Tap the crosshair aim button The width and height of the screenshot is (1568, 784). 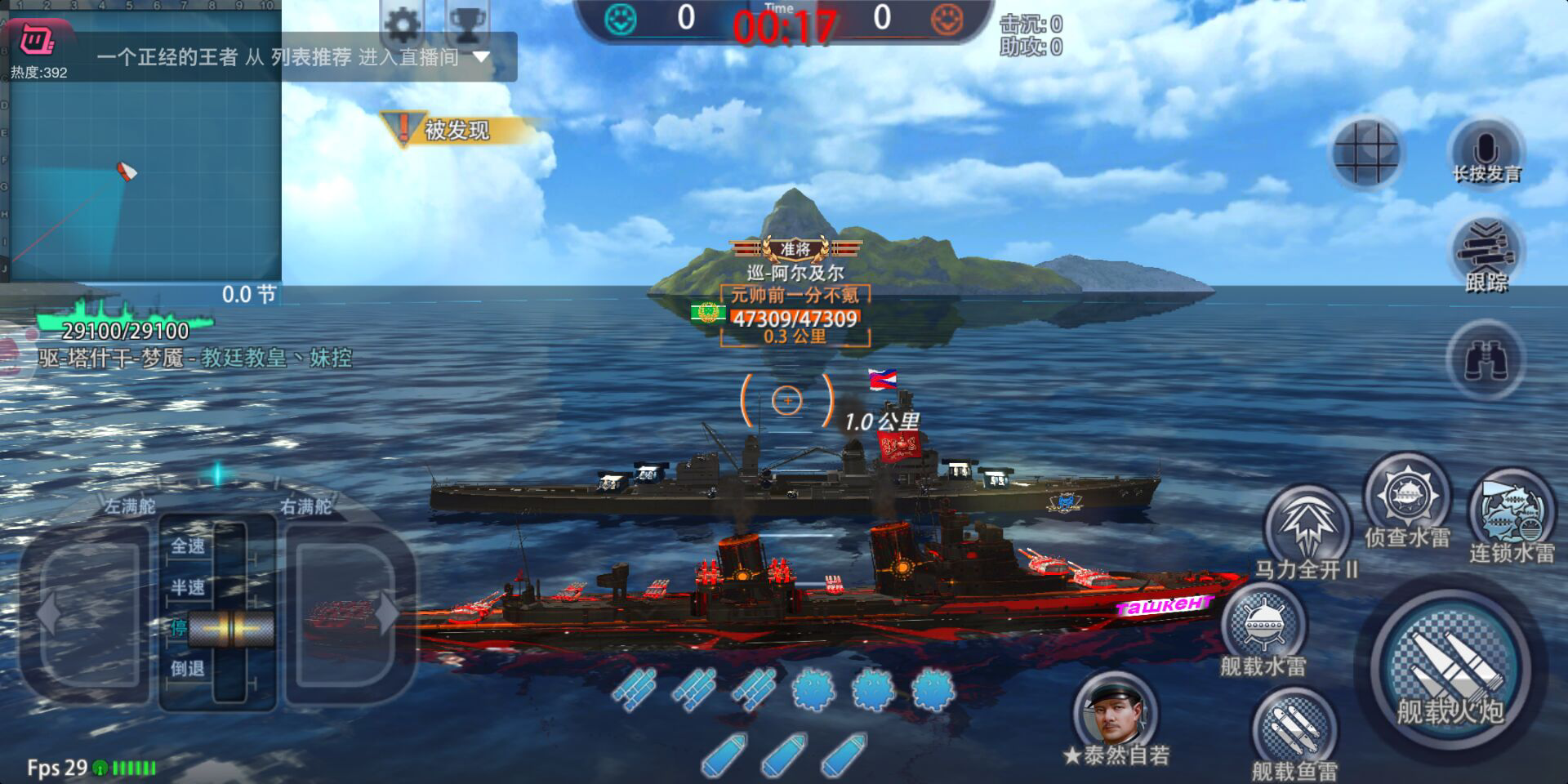pos(1365,152)
